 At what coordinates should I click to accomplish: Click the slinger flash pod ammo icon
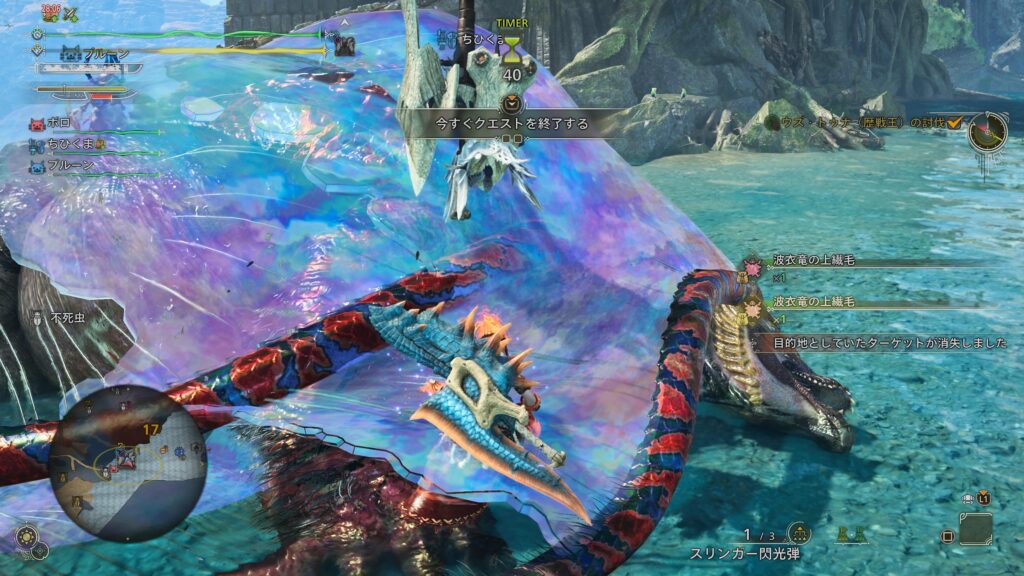pos(799,534)
